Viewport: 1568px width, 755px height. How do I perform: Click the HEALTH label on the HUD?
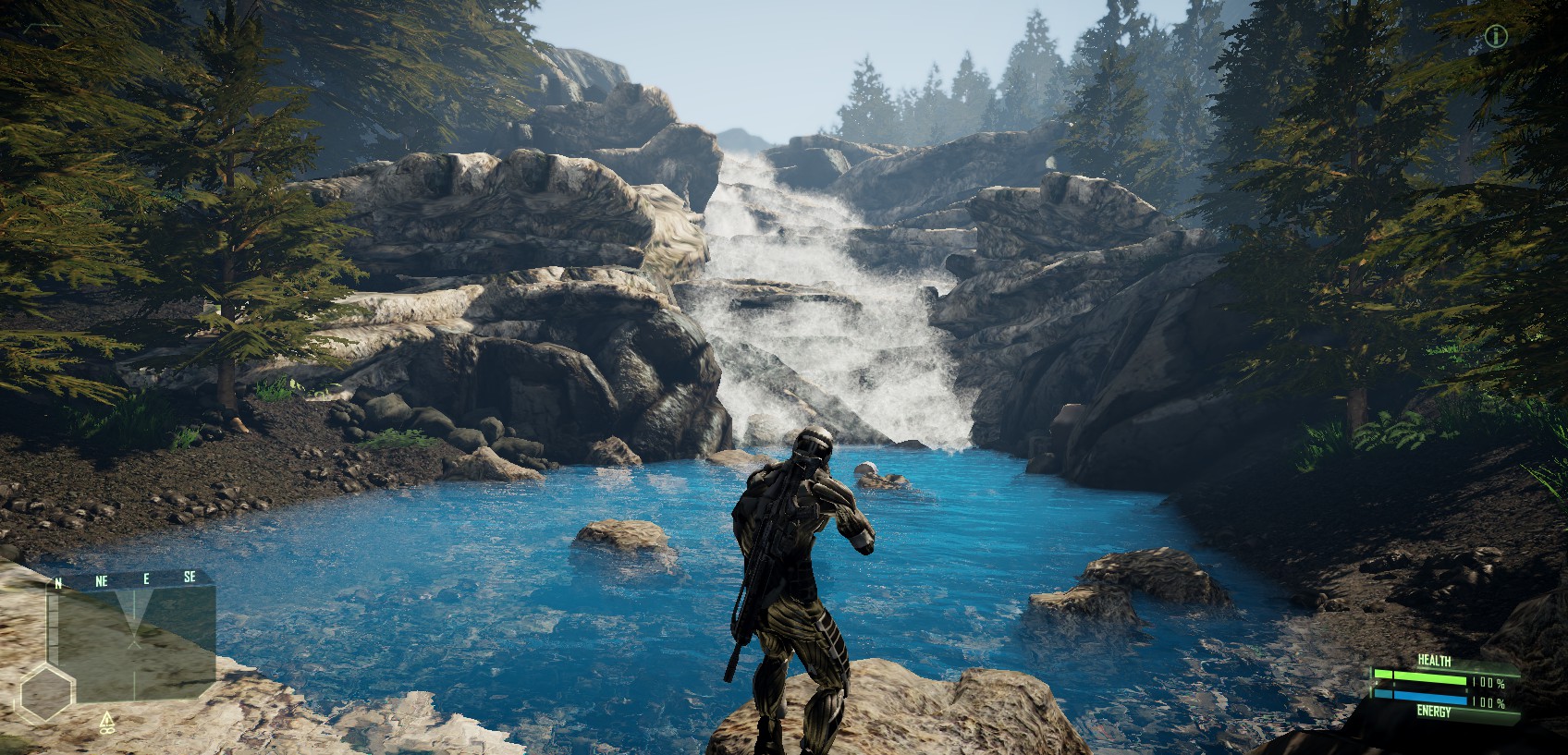(x=1434, y=660)
